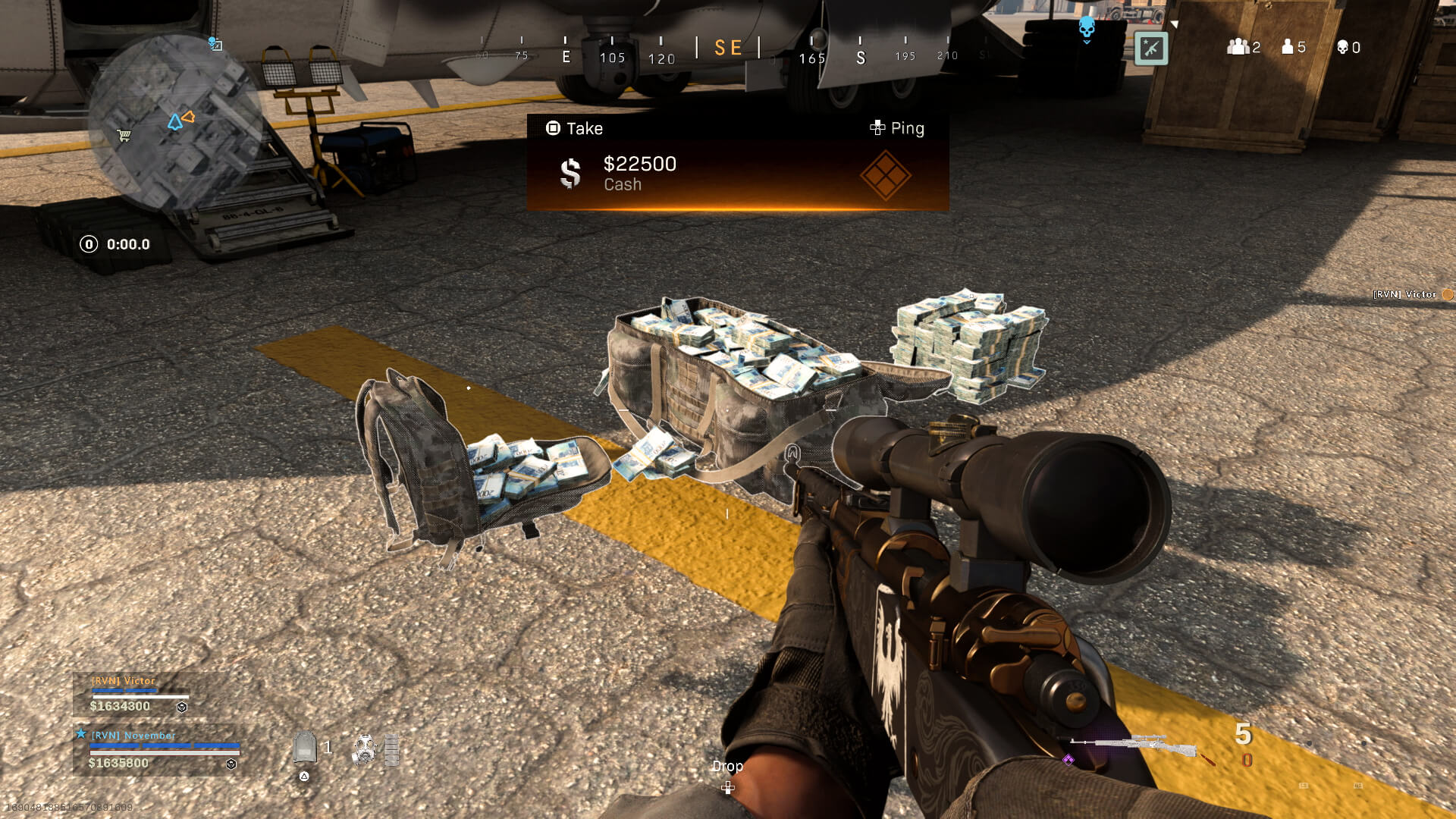Select teammate Victor's squad entry
This screenshot has height=819, width=1456.
(x=140, y=694)
